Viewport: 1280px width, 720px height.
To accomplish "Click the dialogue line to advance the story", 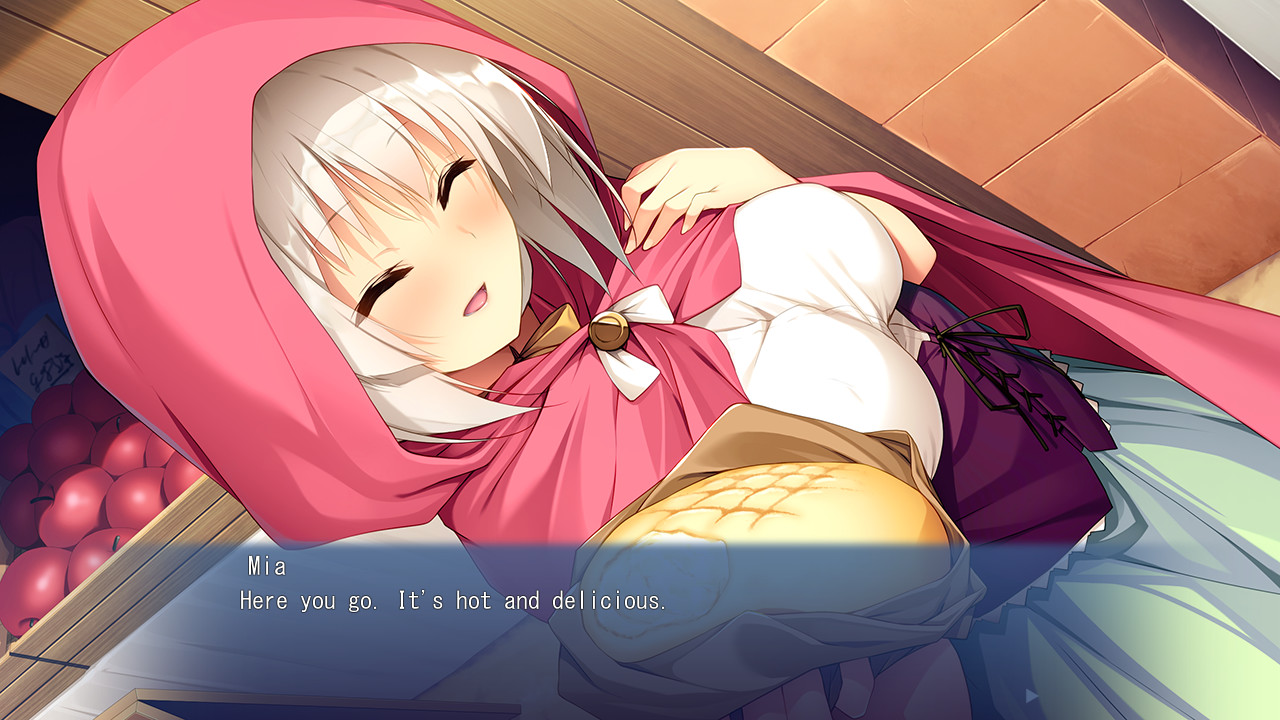I will pyautogui.click(x=455, y=602).
